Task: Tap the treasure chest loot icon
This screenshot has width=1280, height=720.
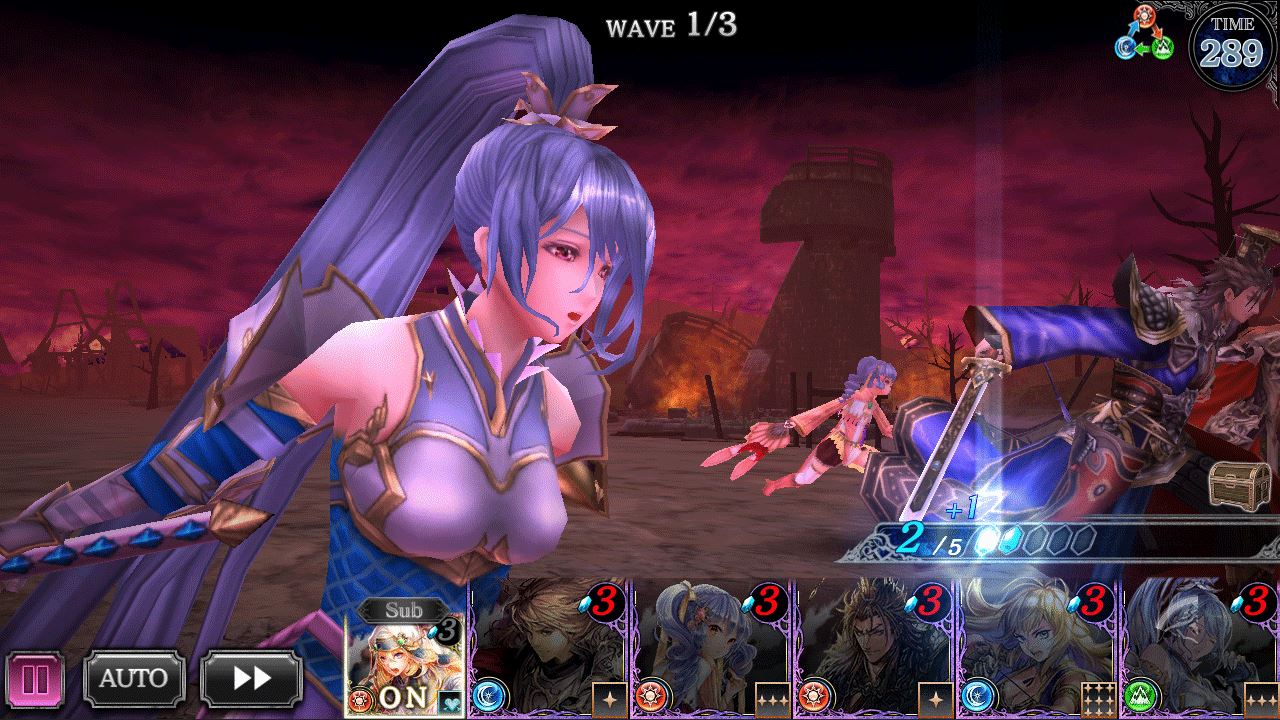Action: (1239, 485)
